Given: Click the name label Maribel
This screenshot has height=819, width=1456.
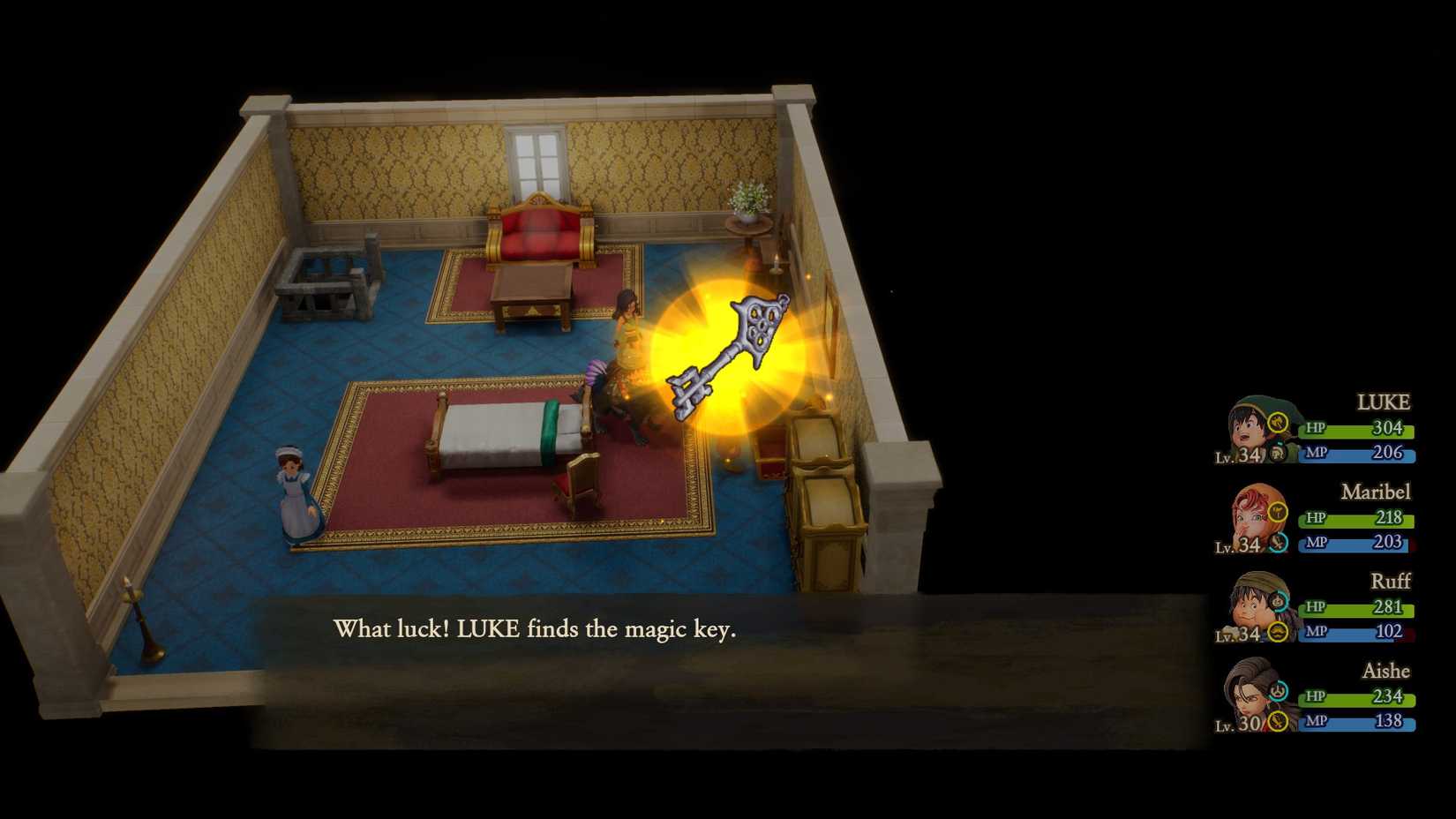Looking at the screenshot, I should (1377, 491).
